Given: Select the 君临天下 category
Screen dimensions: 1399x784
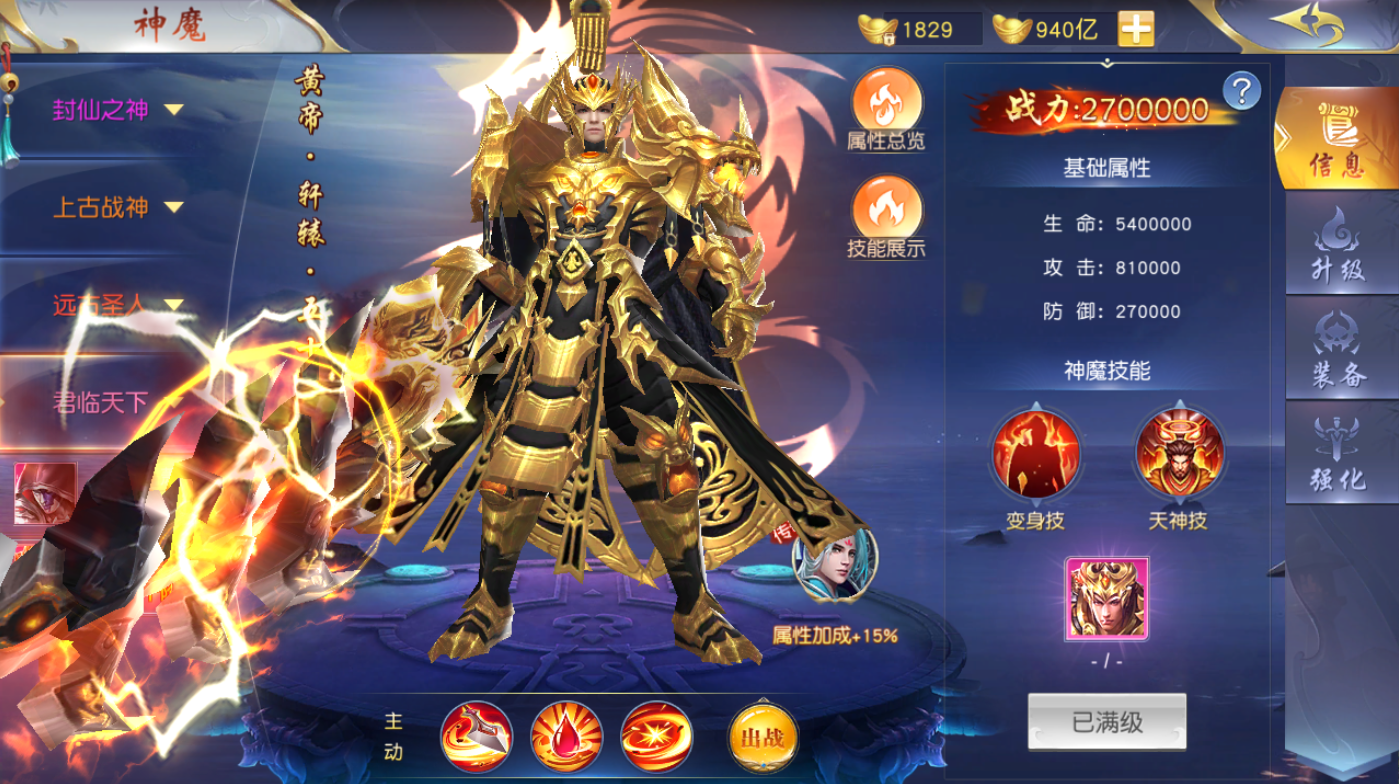Looking at the screenshot, I should [100, 403].
